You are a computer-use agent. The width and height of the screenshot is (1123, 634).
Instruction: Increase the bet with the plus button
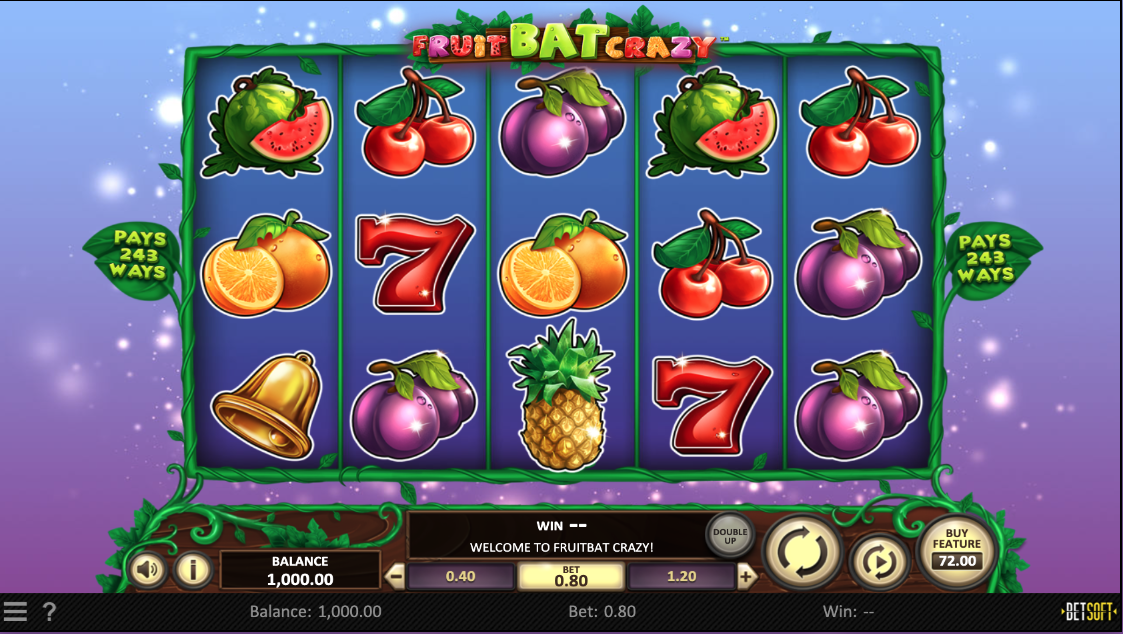click(746, 577)
